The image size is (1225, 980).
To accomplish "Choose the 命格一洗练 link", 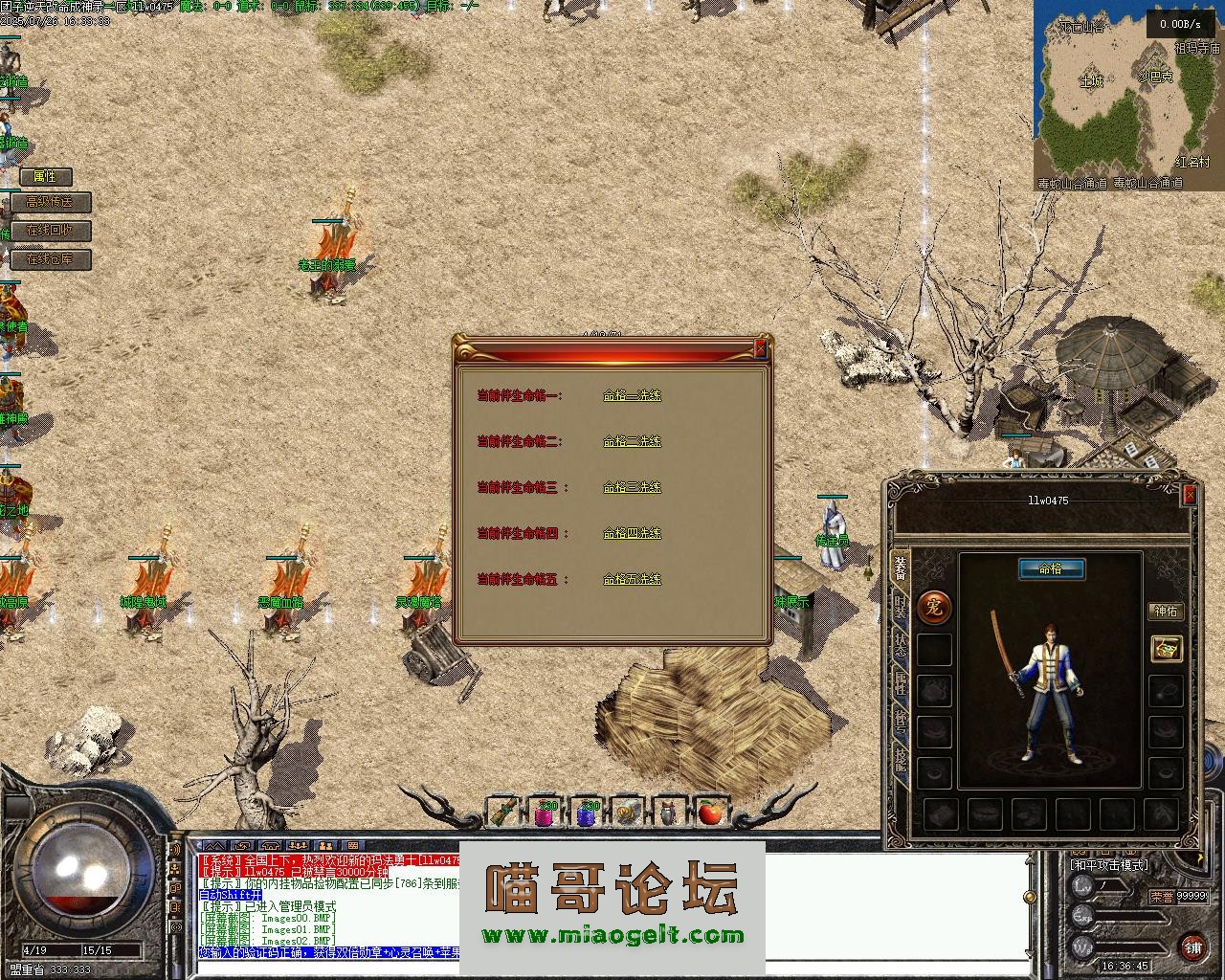I will 632,395.
